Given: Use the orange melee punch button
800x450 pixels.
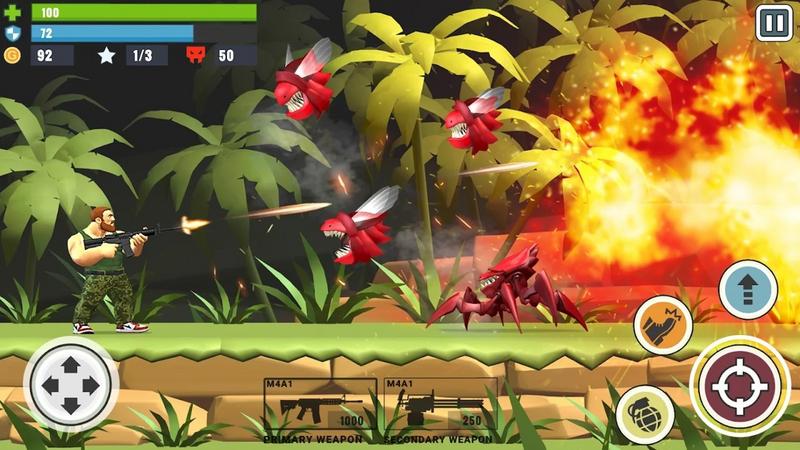Looking at the screenshot, I should tap(663, 325).
